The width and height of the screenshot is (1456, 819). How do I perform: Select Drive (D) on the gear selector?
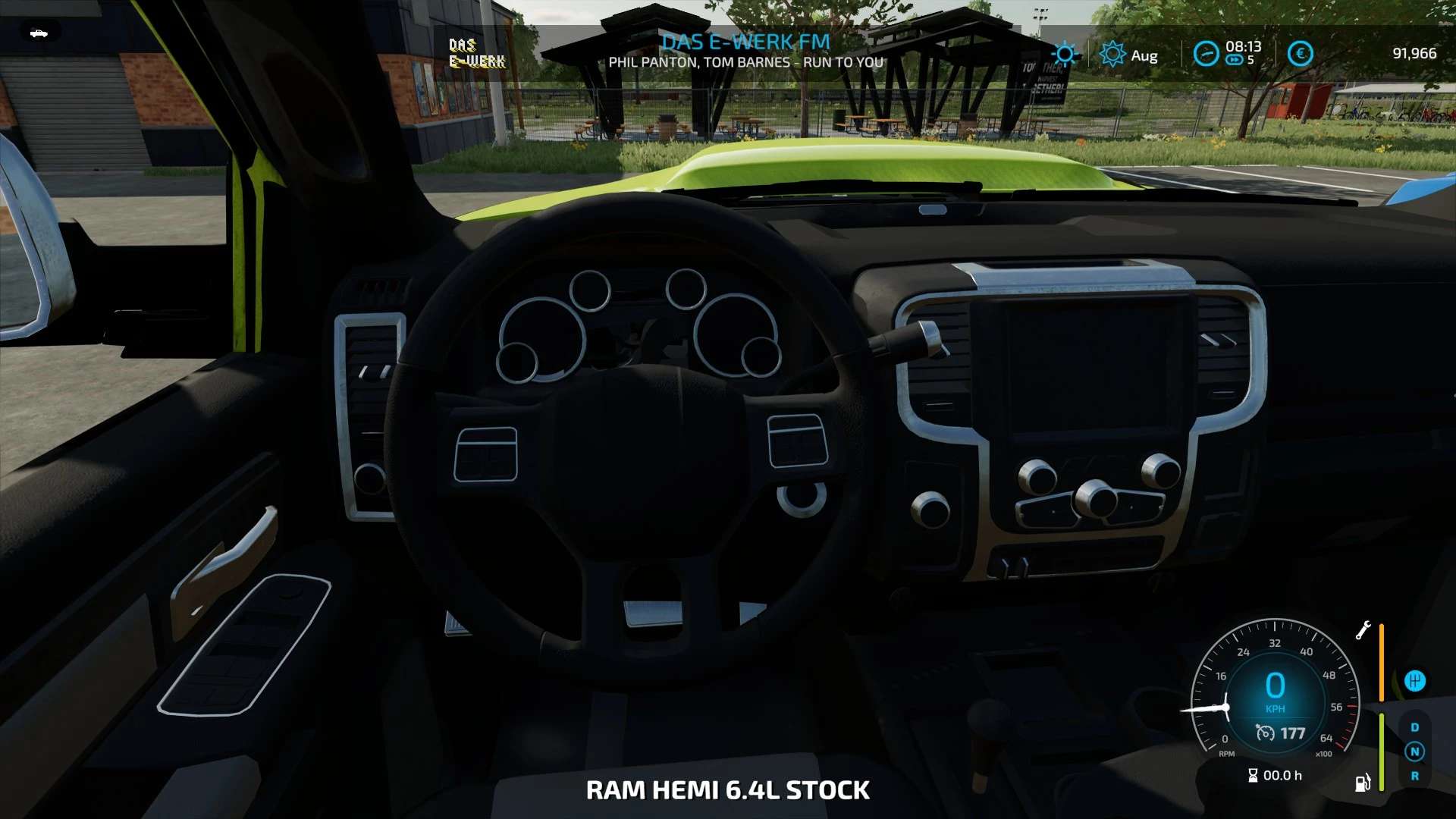click(x=1414, y=727)
